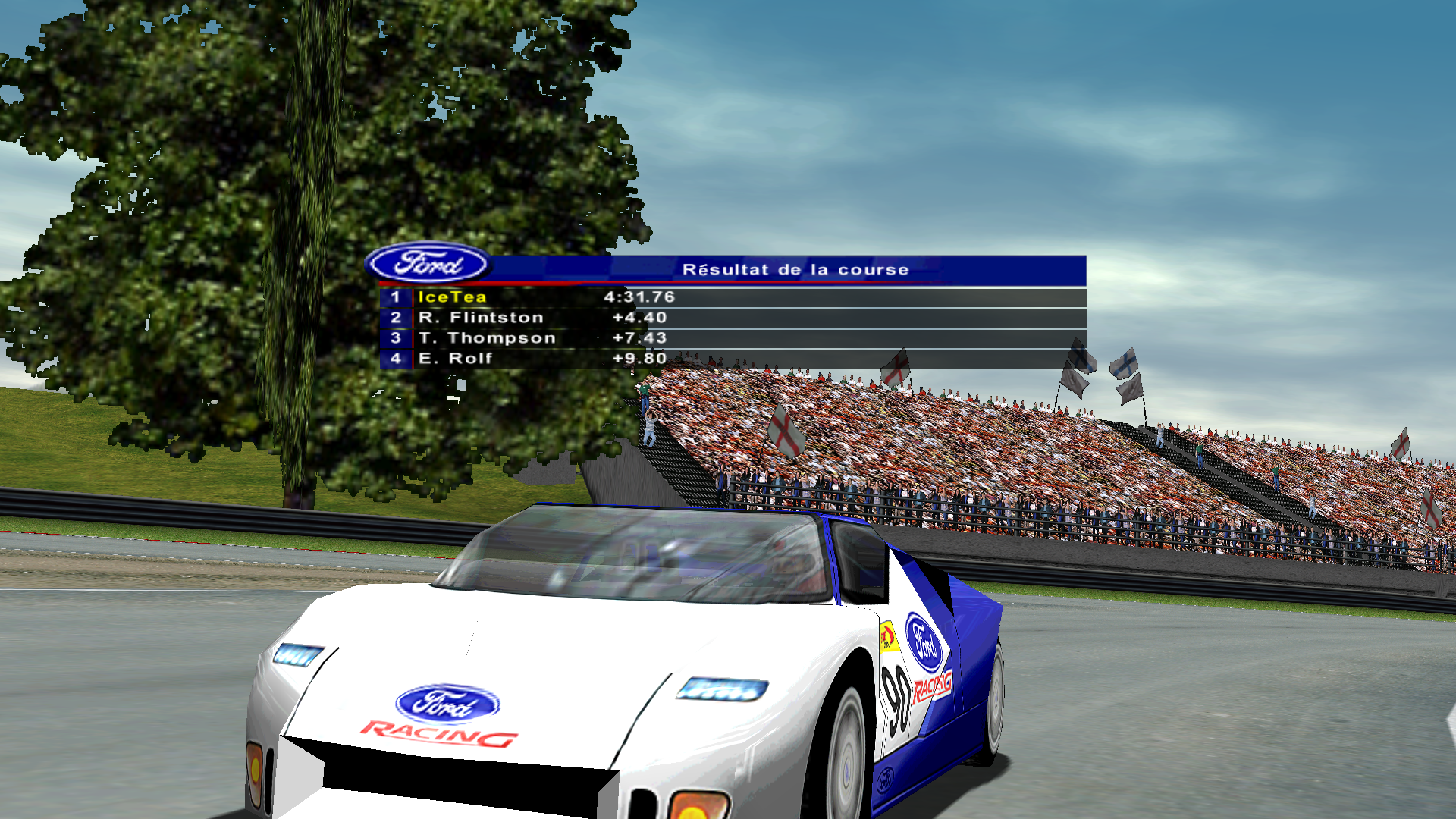1456x819 pixels.
Task: Select the R. Flintston result row
Action: [x=733, y=318]
